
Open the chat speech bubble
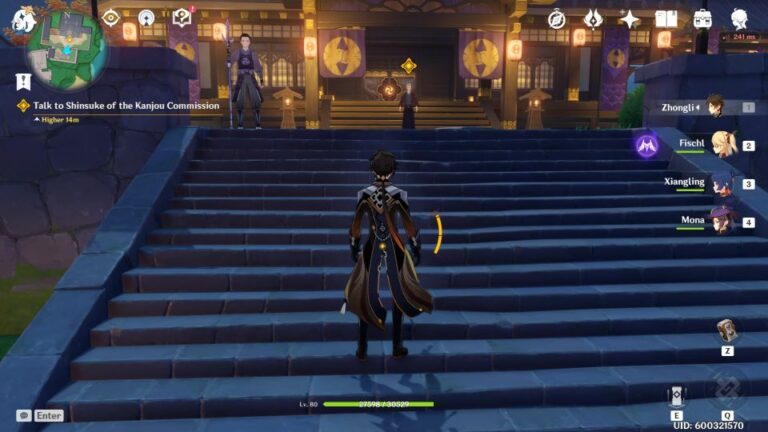(23, 415)
